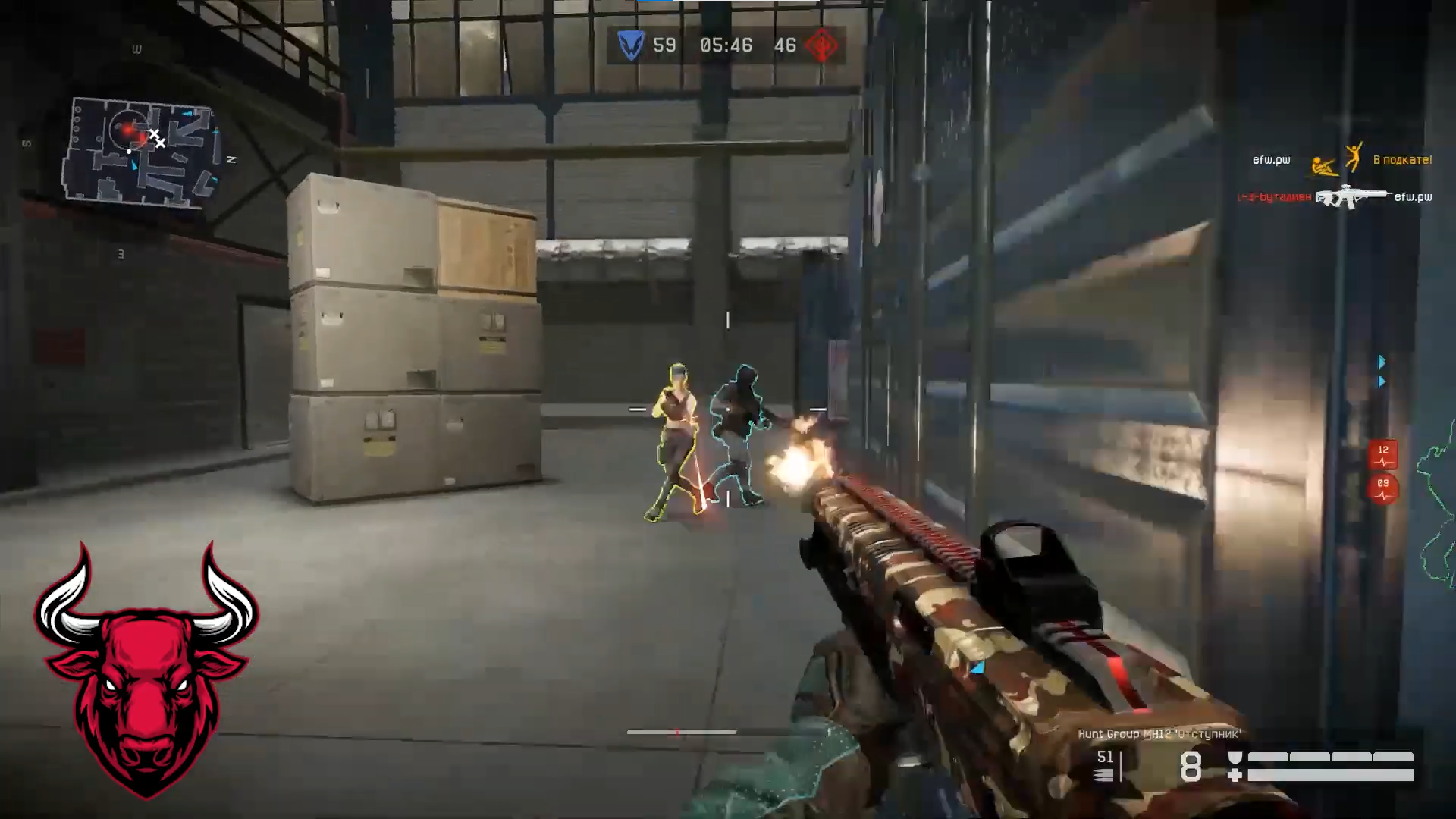Select the blue team emblem
Viewport: 1456px width, 819px height.
pos(630,45)
